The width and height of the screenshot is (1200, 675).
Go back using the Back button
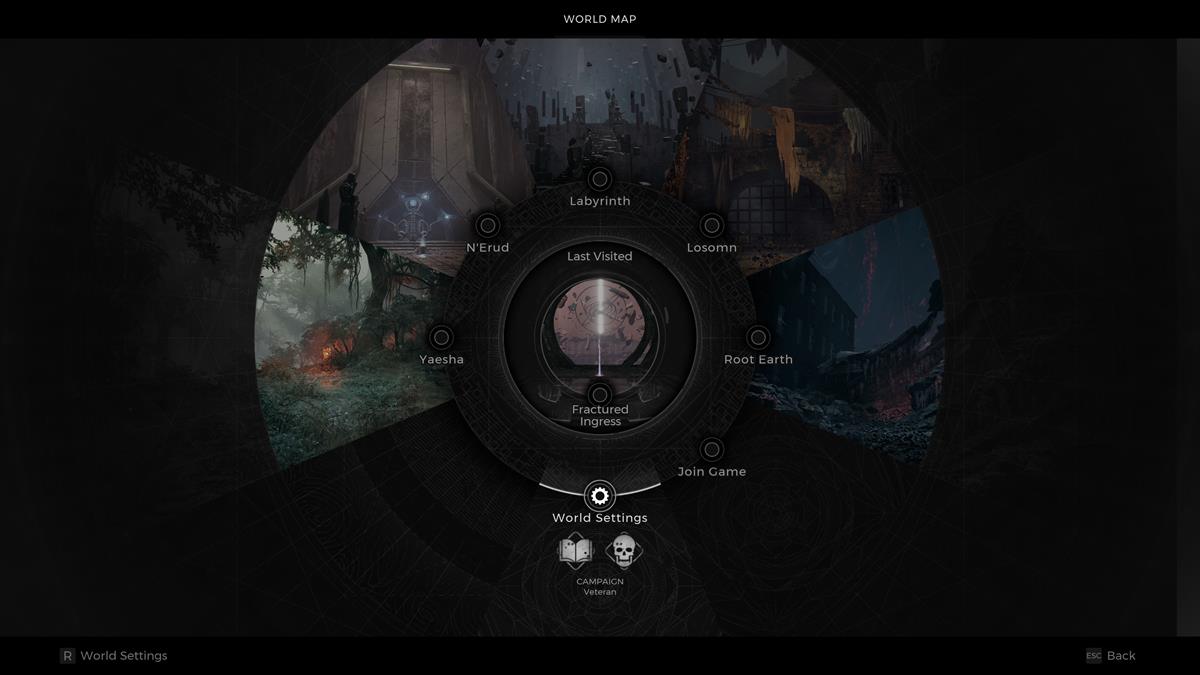tap(1111, 656)
